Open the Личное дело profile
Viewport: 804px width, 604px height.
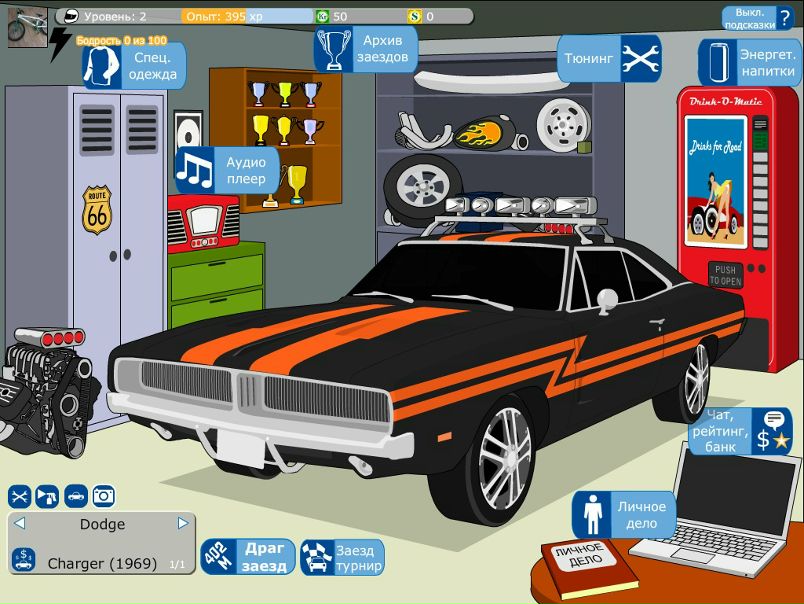[x=624, y=514]
